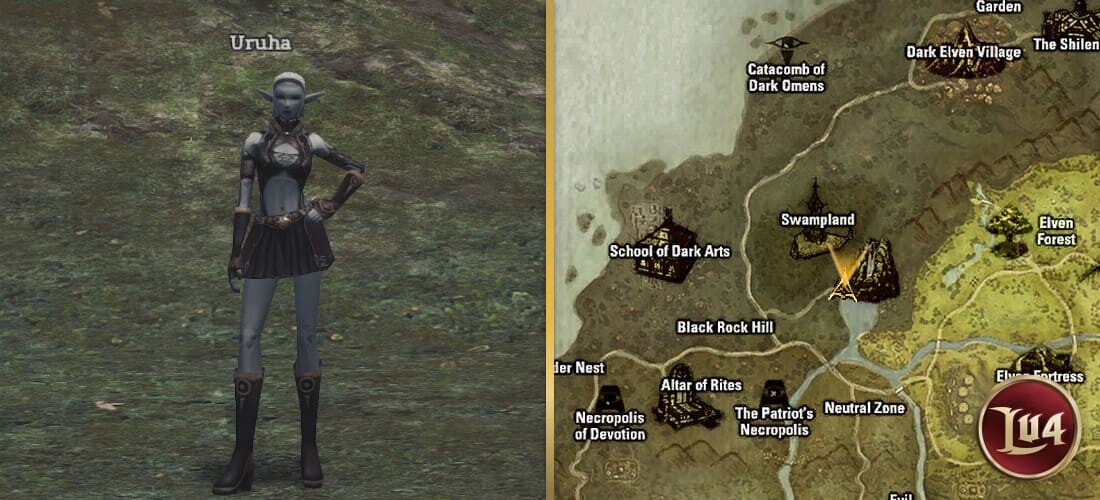Screen dimensions: 1100x500
Task: Select the Uruha character name tag
Action: [261, 42]
